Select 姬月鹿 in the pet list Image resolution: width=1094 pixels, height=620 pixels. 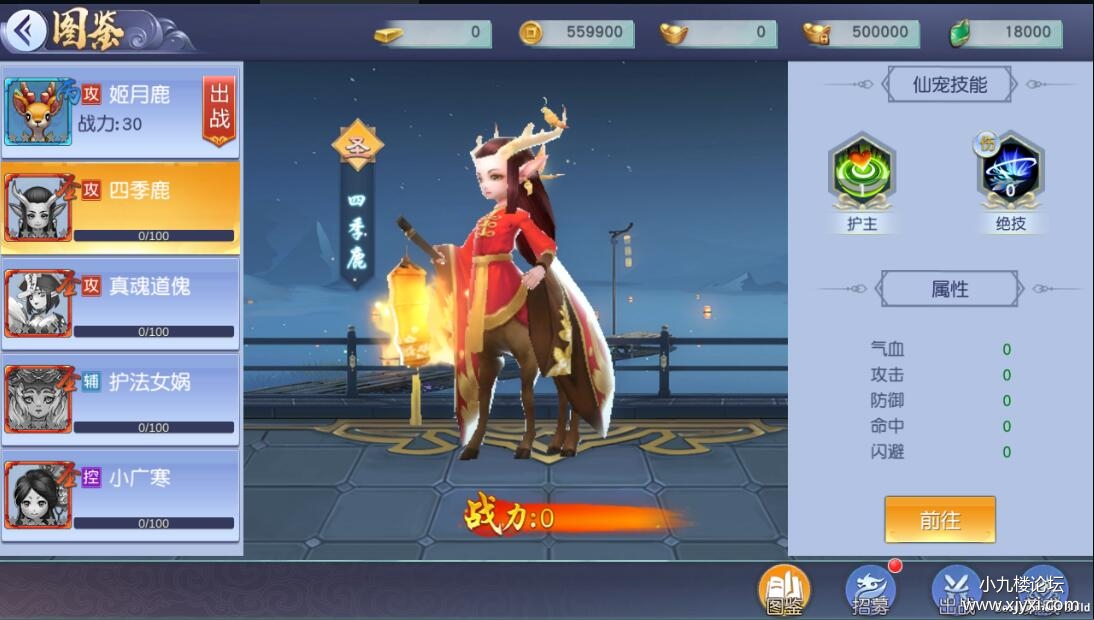[110, 110]
